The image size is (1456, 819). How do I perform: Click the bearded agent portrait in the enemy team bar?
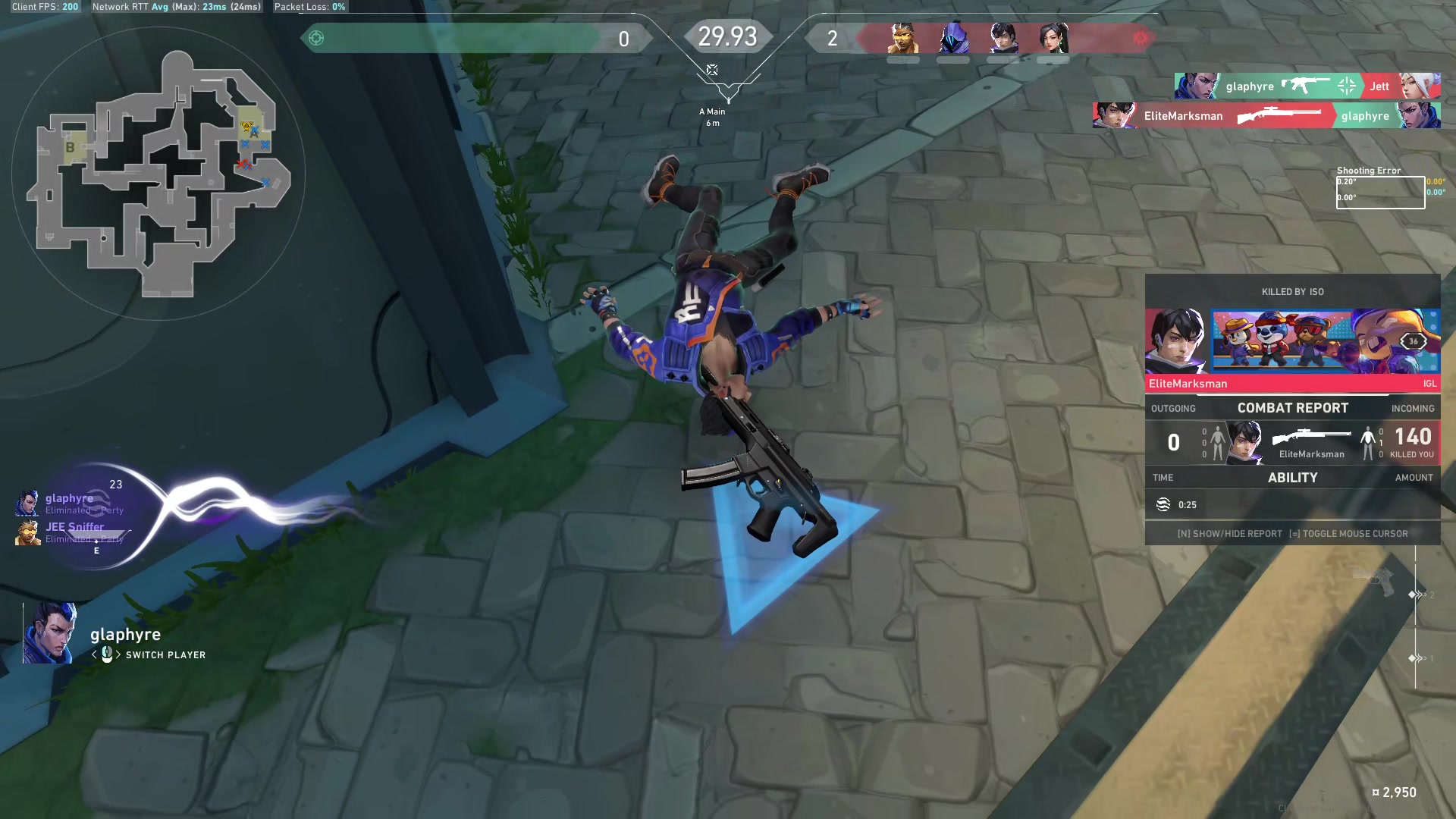[x=902, y=39]
